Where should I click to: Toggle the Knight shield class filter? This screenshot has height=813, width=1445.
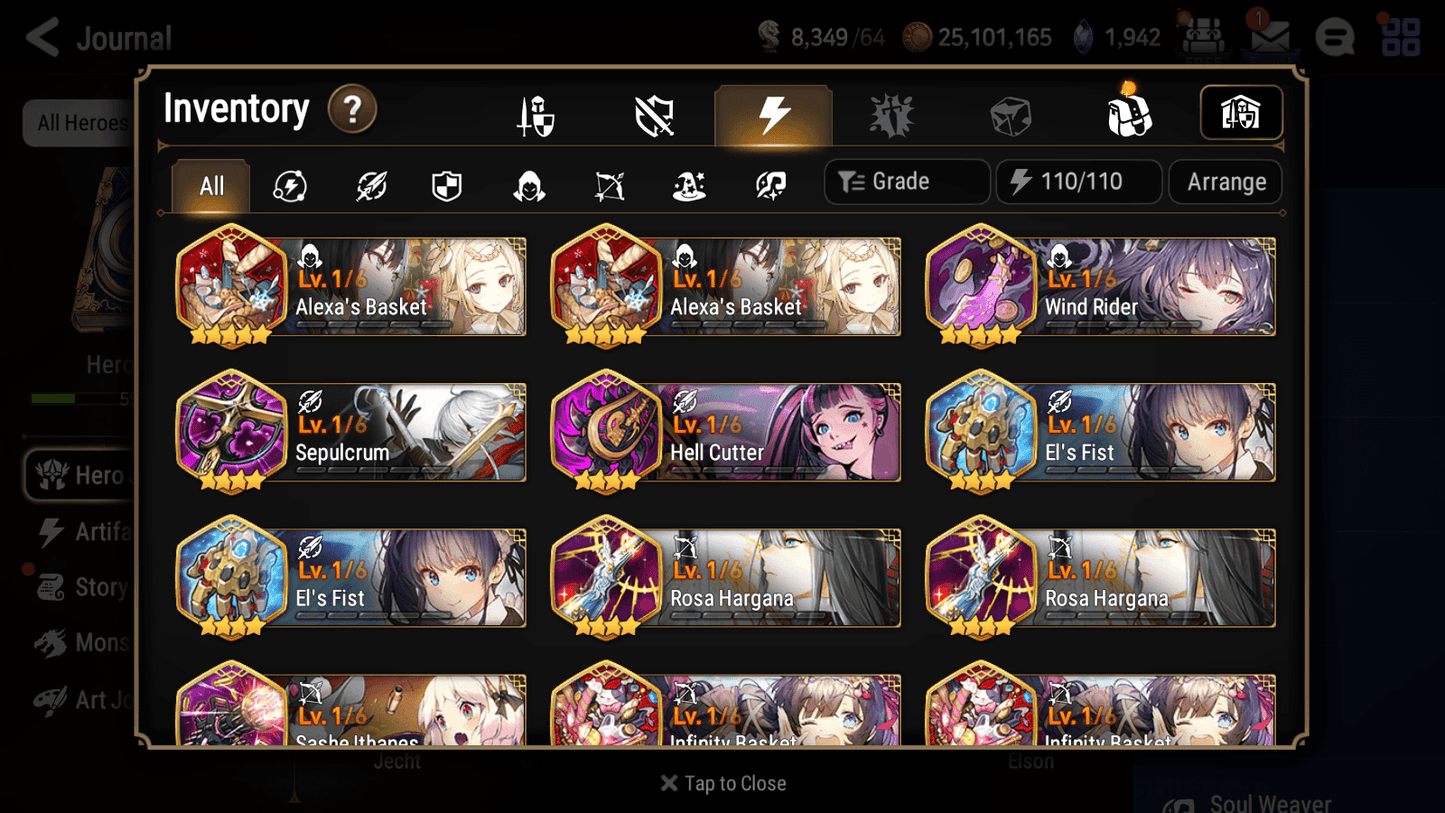point(447,185)
